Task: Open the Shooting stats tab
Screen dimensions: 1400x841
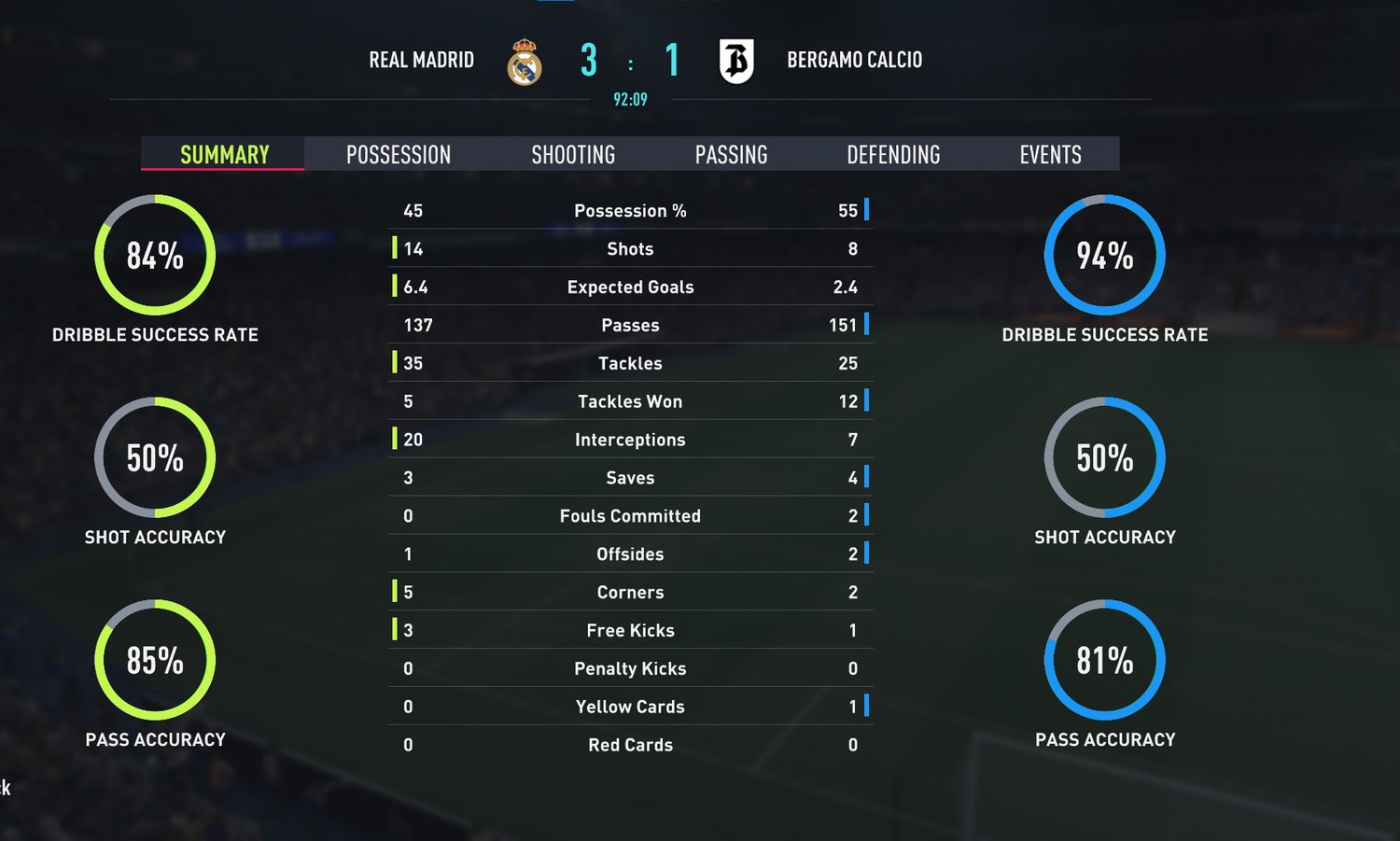Action: pyautogui.click(x=573, y=154)
